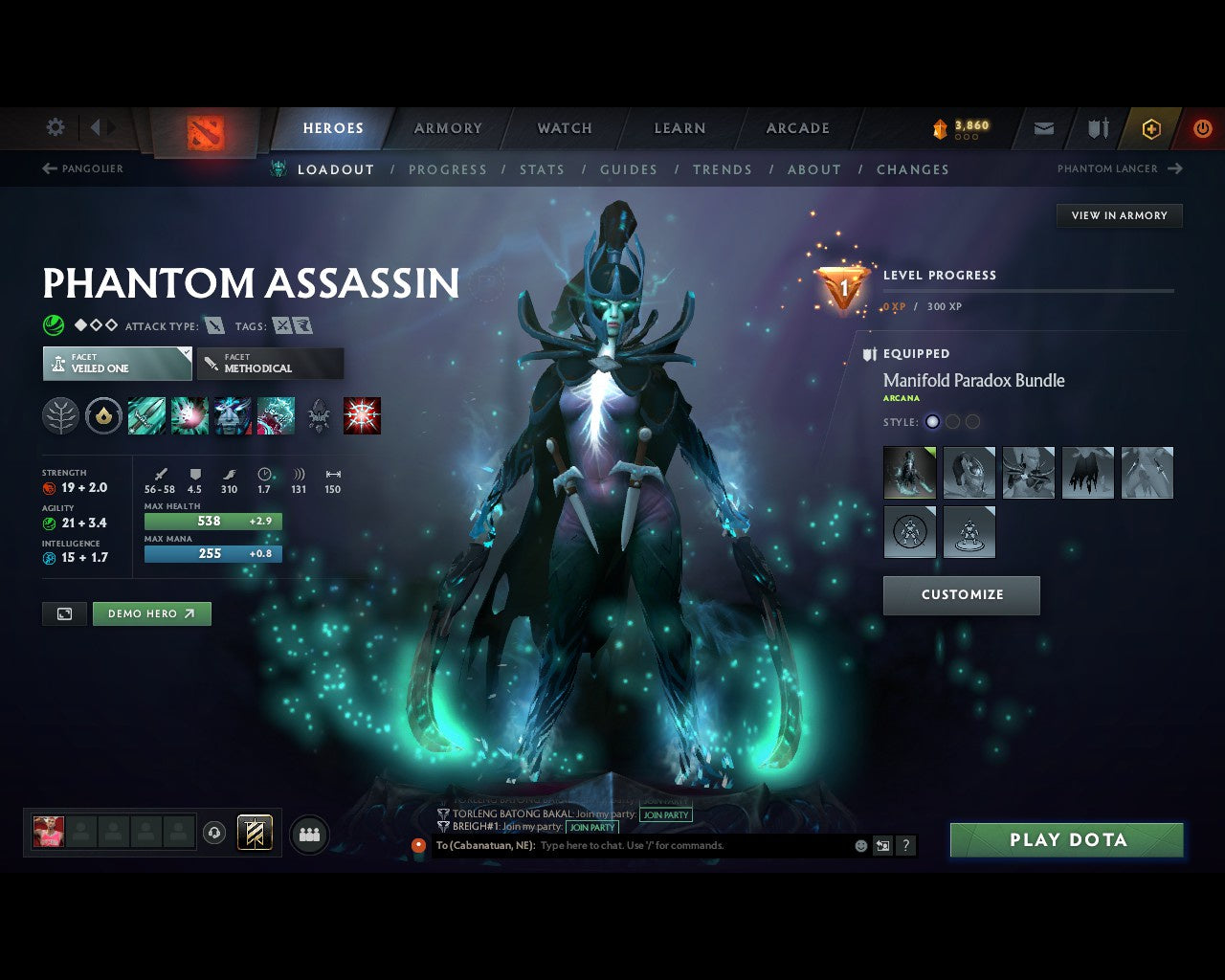This screenshot has height=980, width=1225.
Task: Click the Coup de Grace ultimate icon
Action: pos(362,415)
